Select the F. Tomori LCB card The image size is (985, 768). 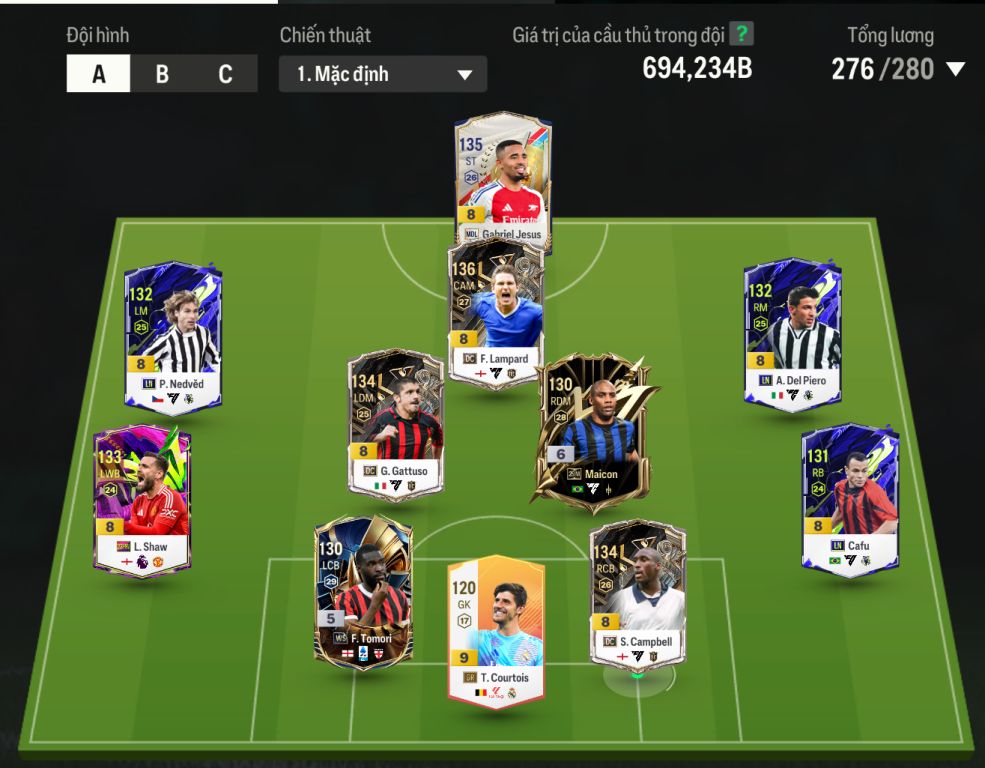362,590
